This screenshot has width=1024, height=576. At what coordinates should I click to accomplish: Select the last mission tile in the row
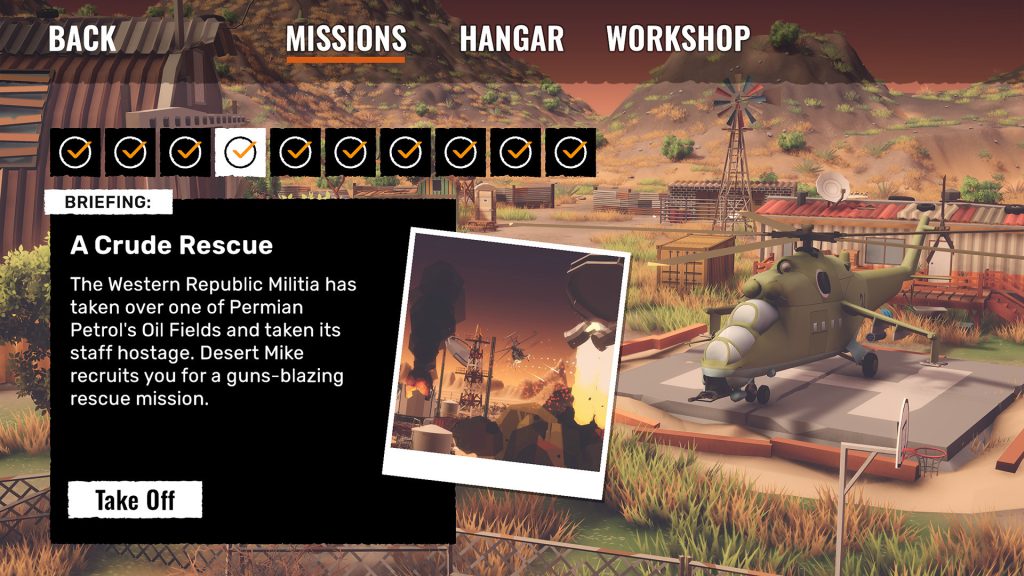click(x=571, y=152)
